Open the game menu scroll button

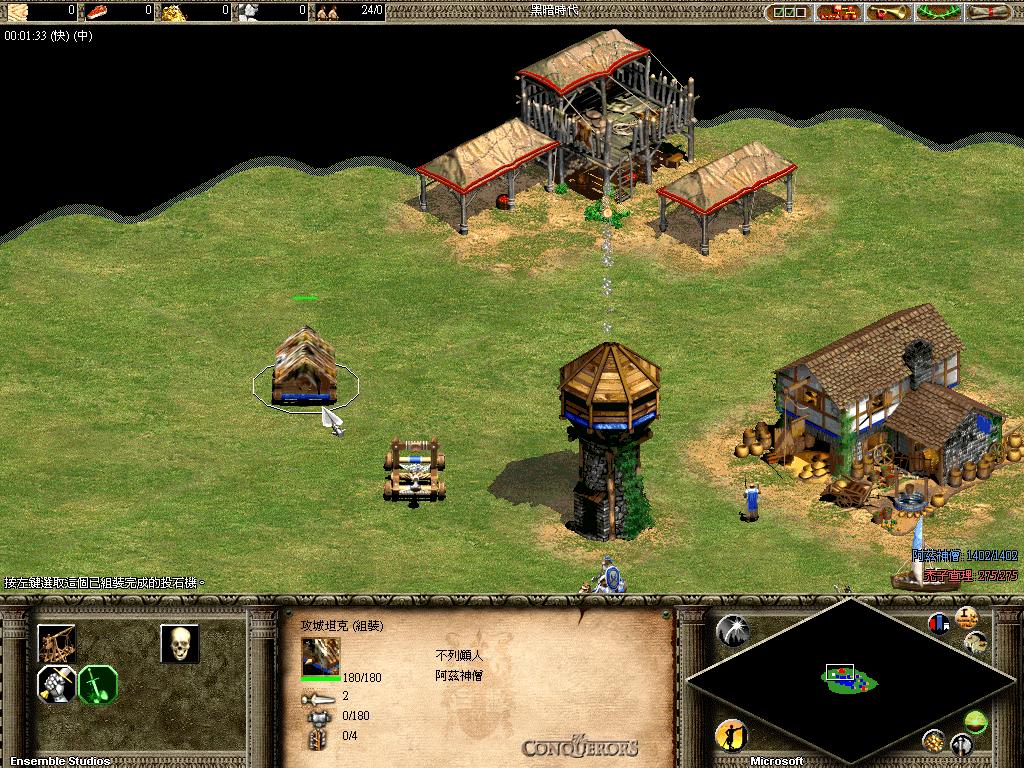click(x=991, y=12)
